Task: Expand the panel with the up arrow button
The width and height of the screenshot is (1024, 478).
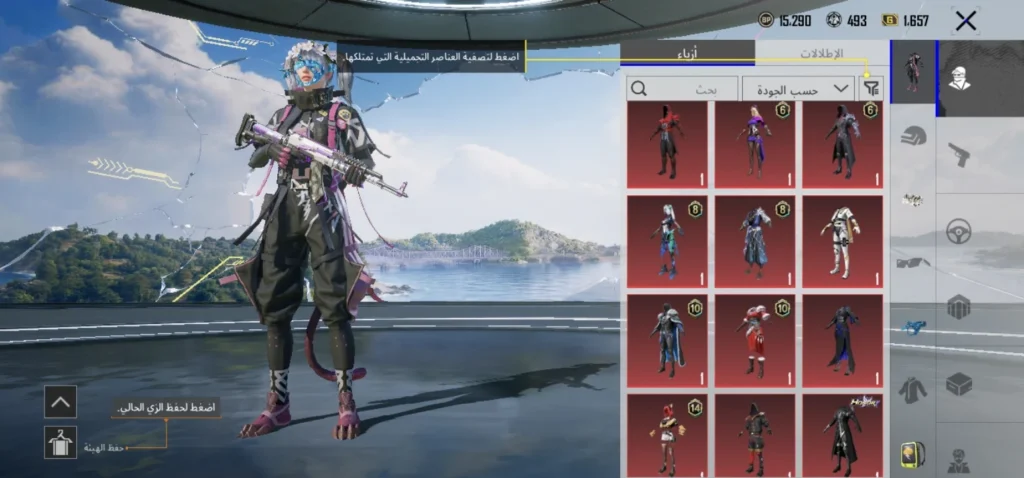Action: (x=61, y=402)
